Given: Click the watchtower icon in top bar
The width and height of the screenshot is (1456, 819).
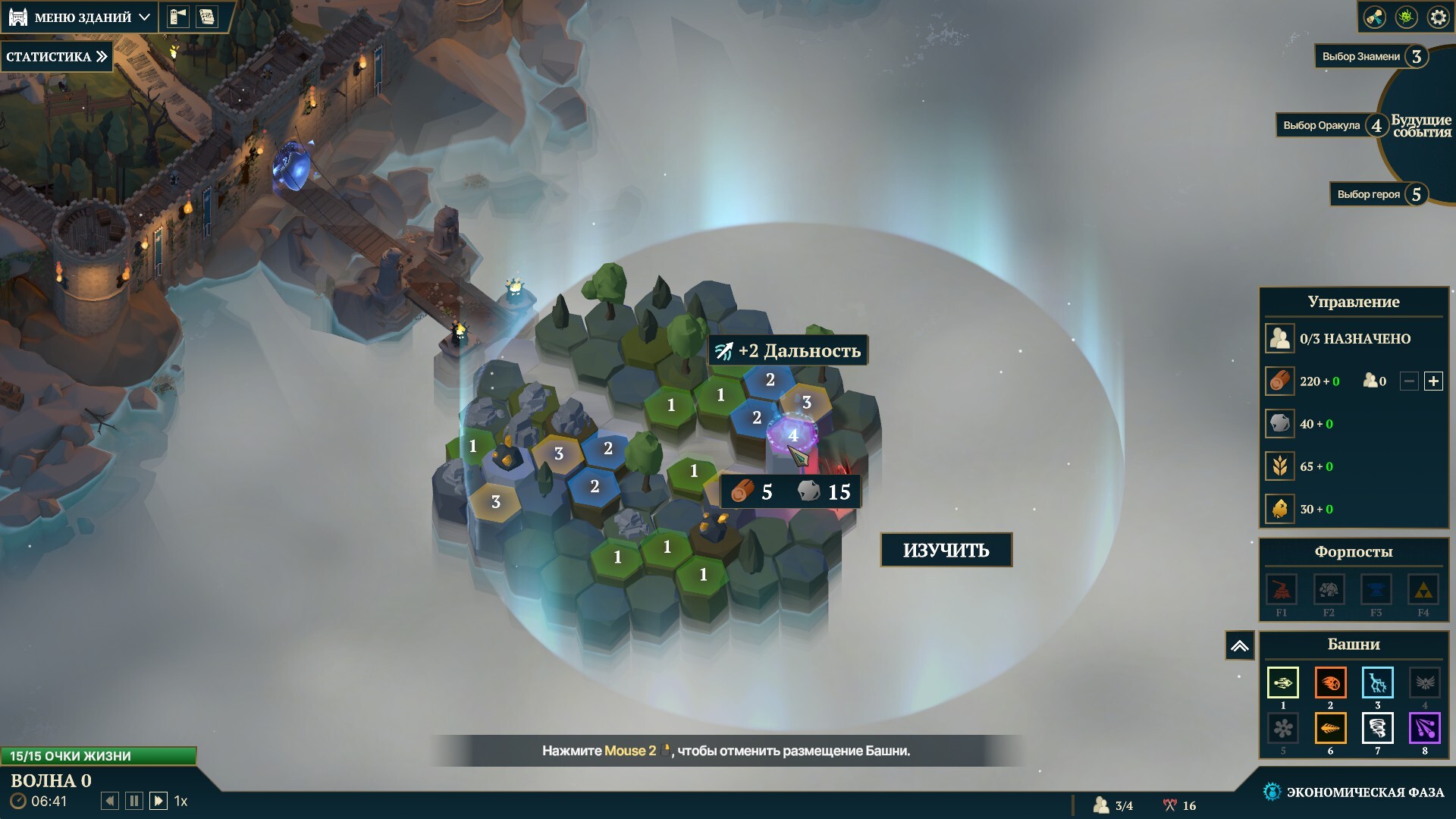Looking at the screenshot, I should [x=178, y=17].
